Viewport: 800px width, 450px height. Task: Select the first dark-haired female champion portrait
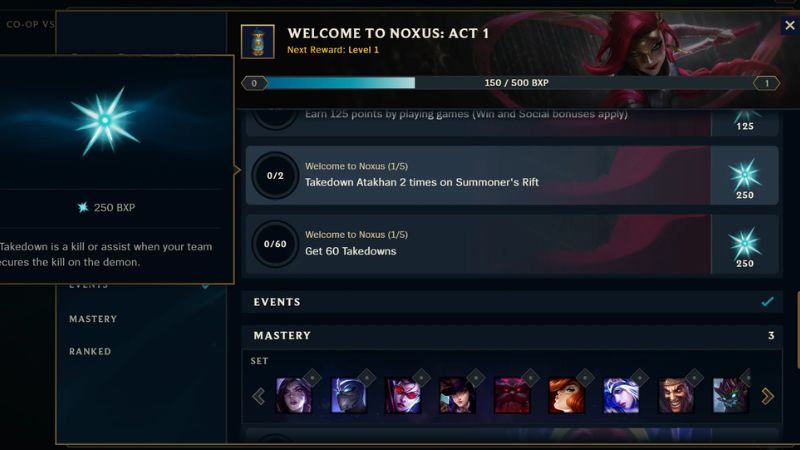pyautogui.click(x=294, y=396)
